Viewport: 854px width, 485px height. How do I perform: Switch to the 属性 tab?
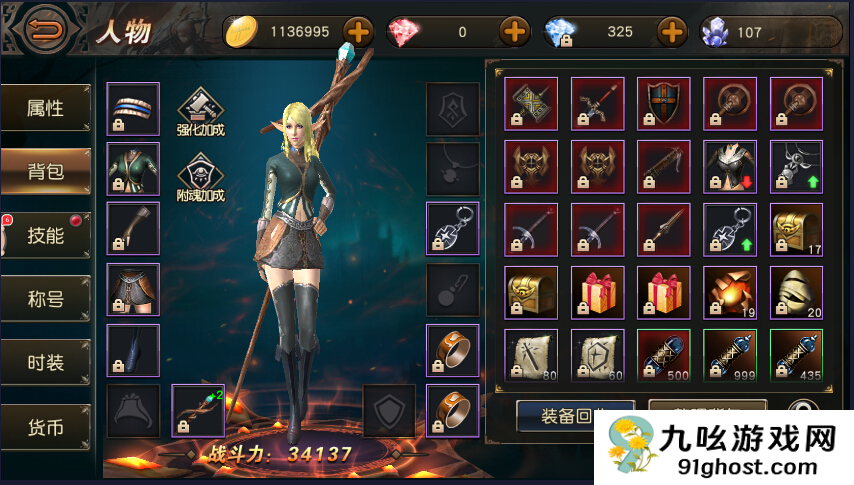click(x=46, y=108)
